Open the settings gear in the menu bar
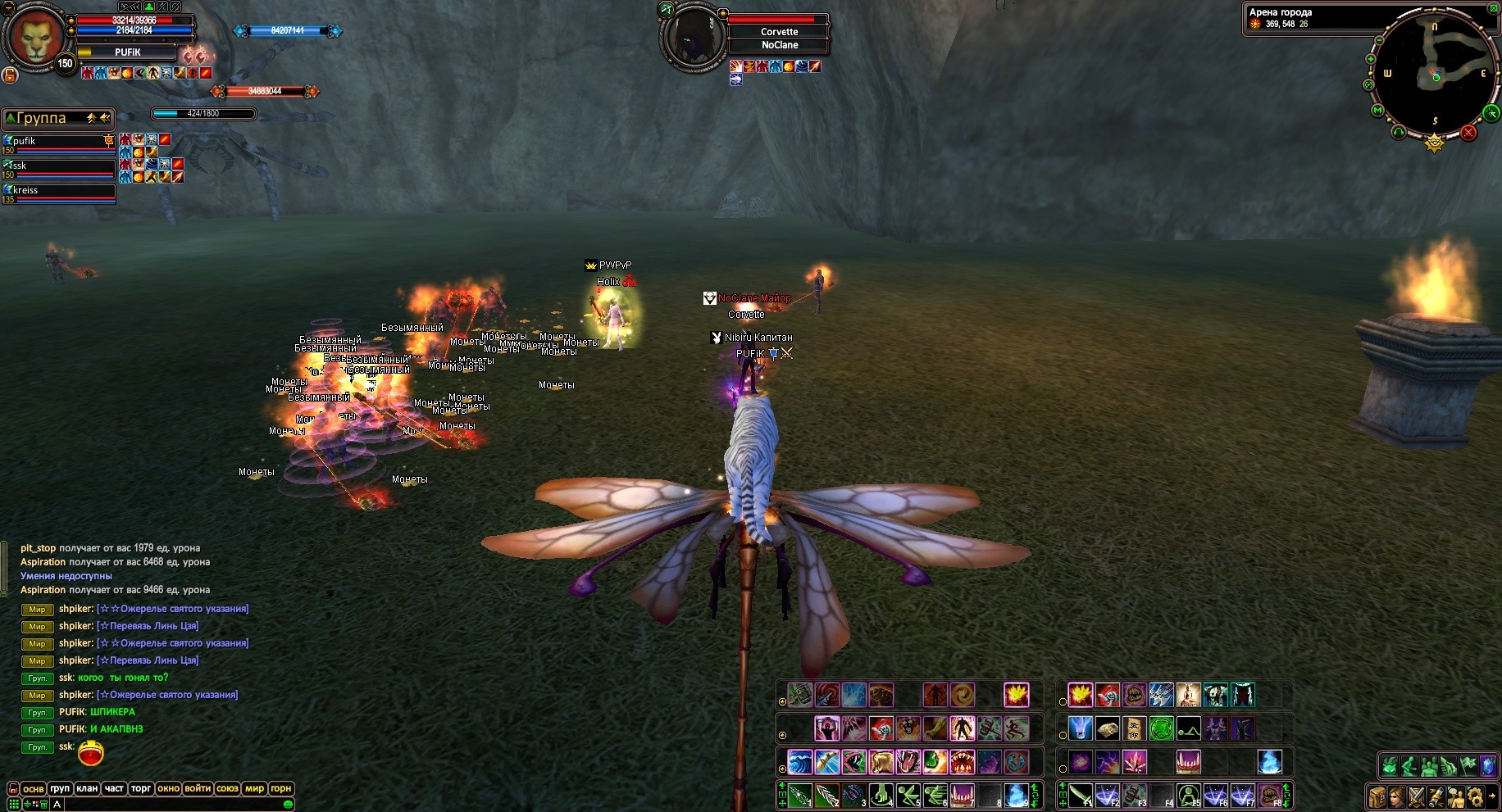The image size is (1502, 812). click(x=1475, y=796)
